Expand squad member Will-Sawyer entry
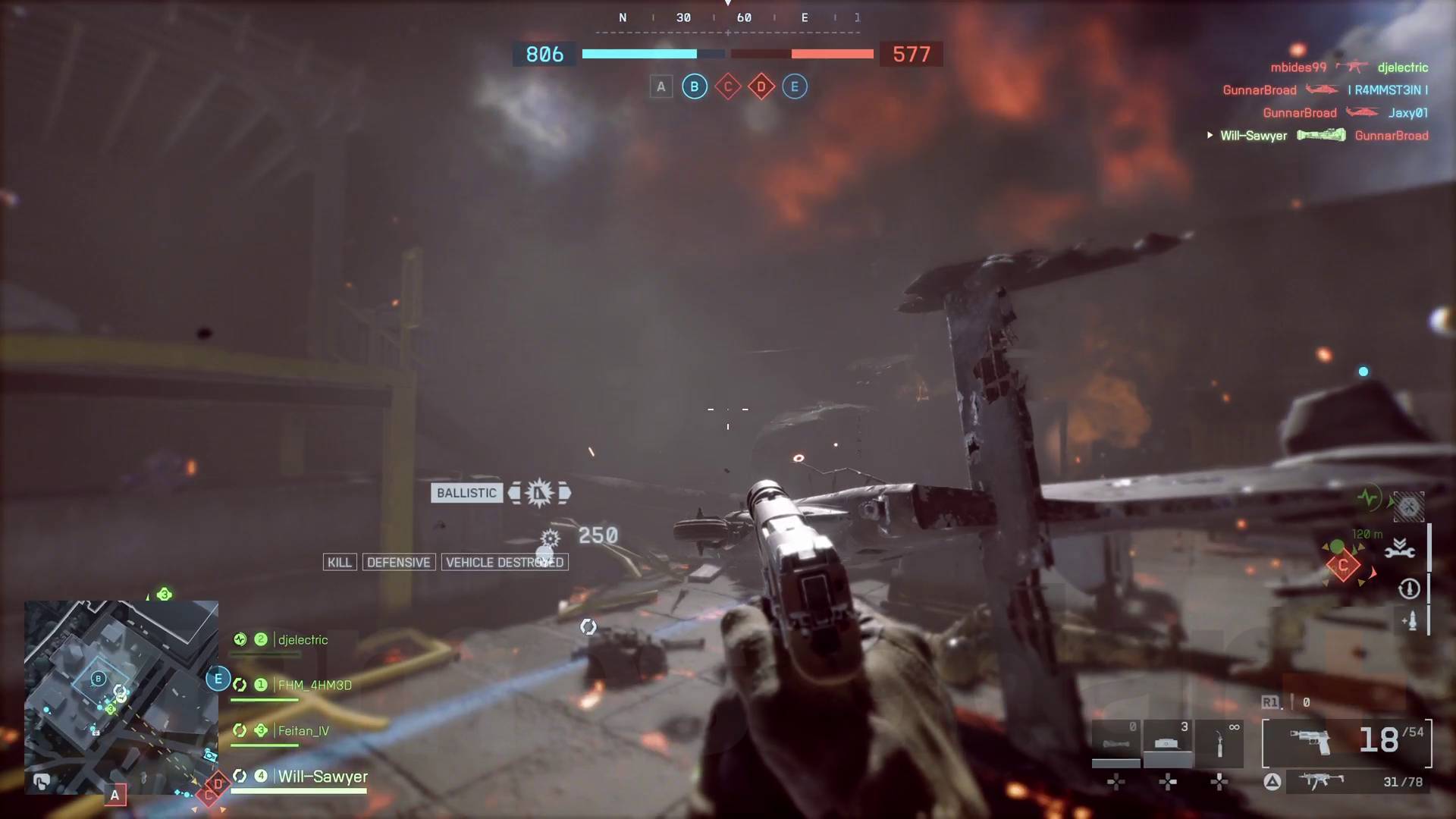The width and height of the screenshot is (1456, 819). tap(322, 777)
